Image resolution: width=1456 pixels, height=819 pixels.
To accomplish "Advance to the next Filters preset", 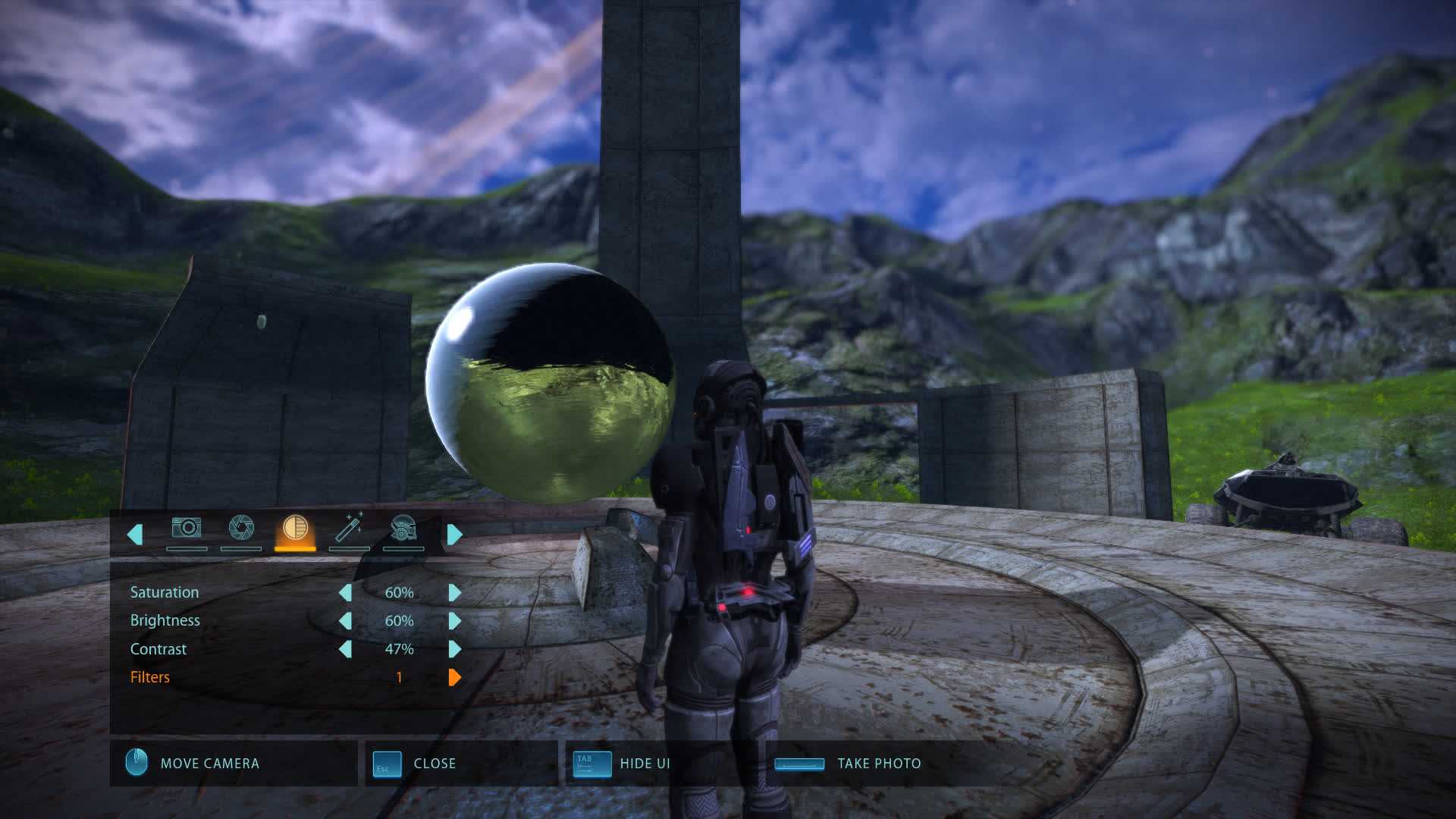I will point(455,677).
